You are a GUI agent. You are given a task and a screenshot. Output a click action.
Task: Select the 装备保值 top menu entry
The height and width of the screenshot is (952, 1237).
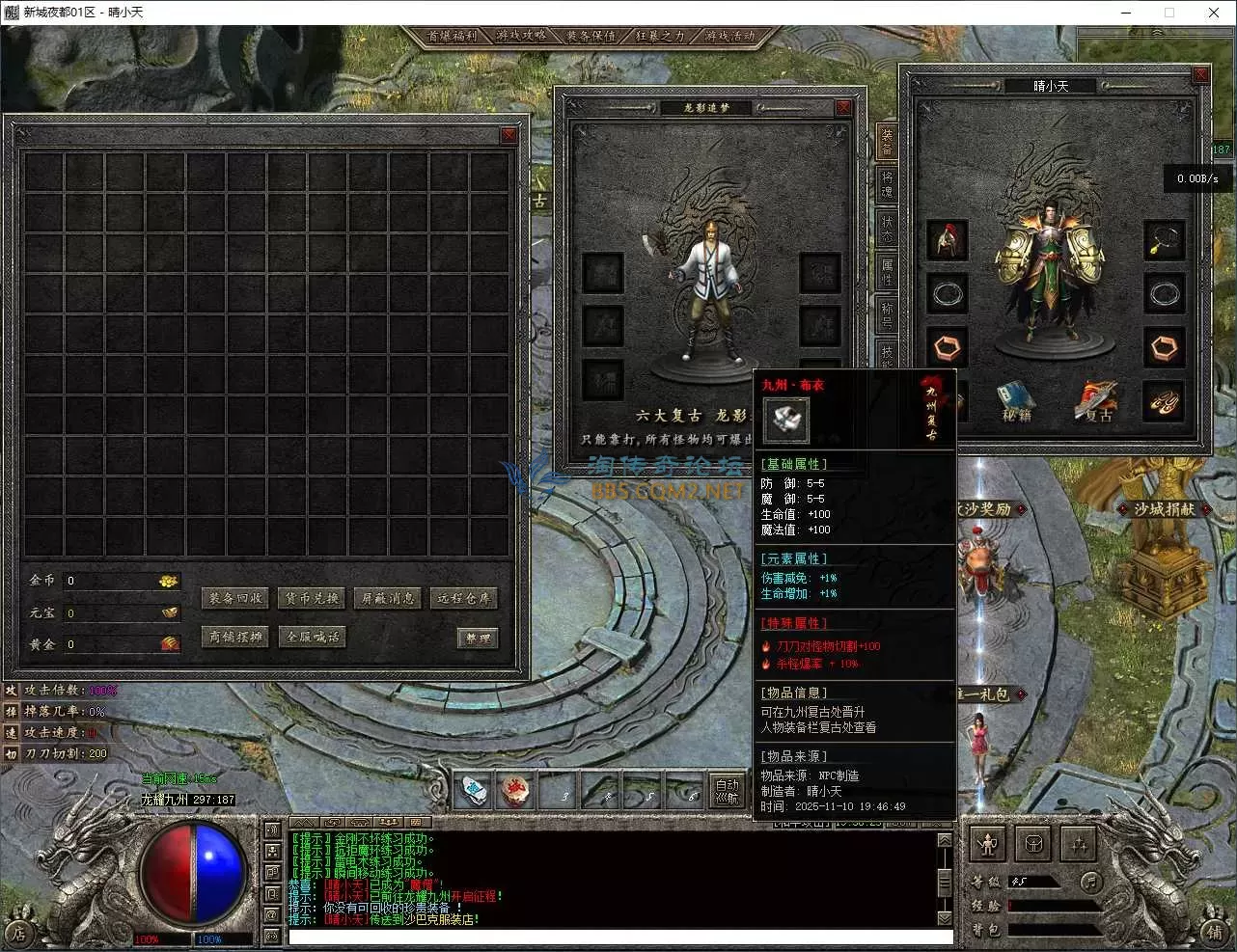(x=591, y=36)
